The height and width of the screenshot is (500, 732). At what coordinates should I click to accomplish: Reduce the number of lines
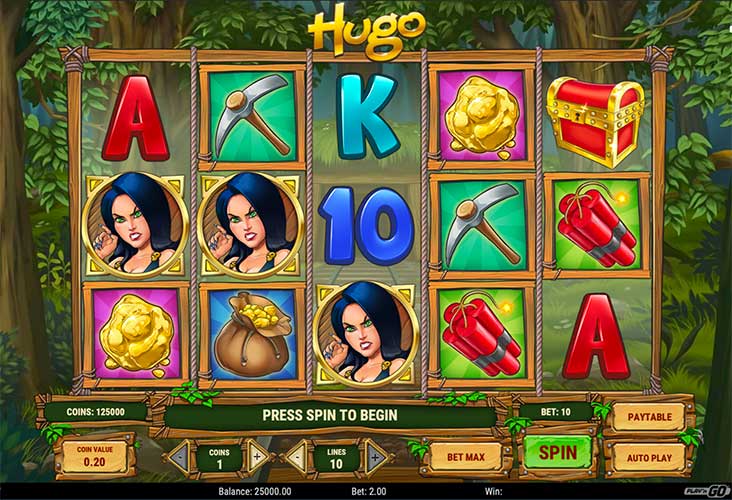(x=296, y=457)
